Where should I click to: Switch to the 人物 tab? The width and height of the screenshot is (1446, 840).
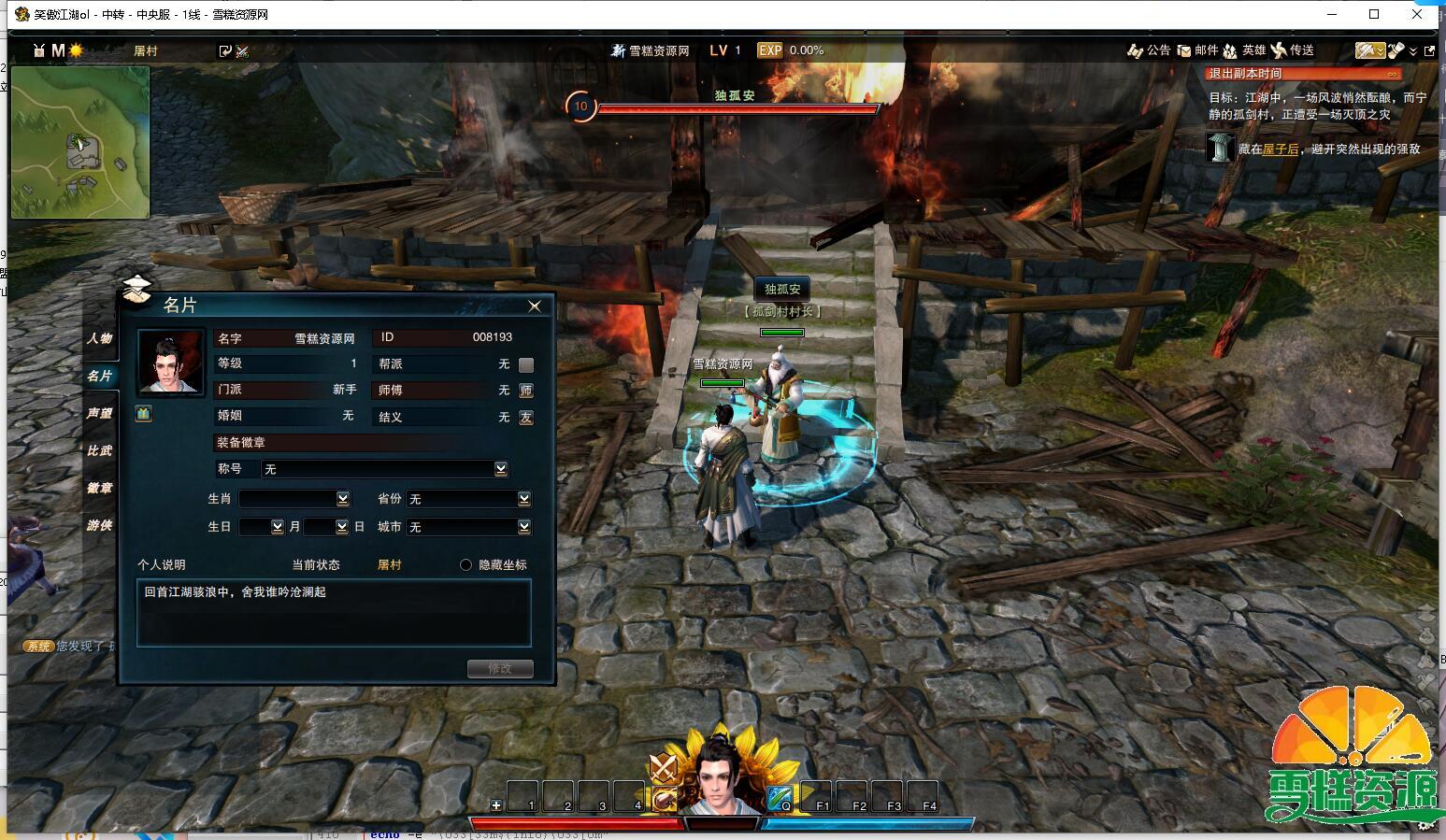[x=99, y=338]
